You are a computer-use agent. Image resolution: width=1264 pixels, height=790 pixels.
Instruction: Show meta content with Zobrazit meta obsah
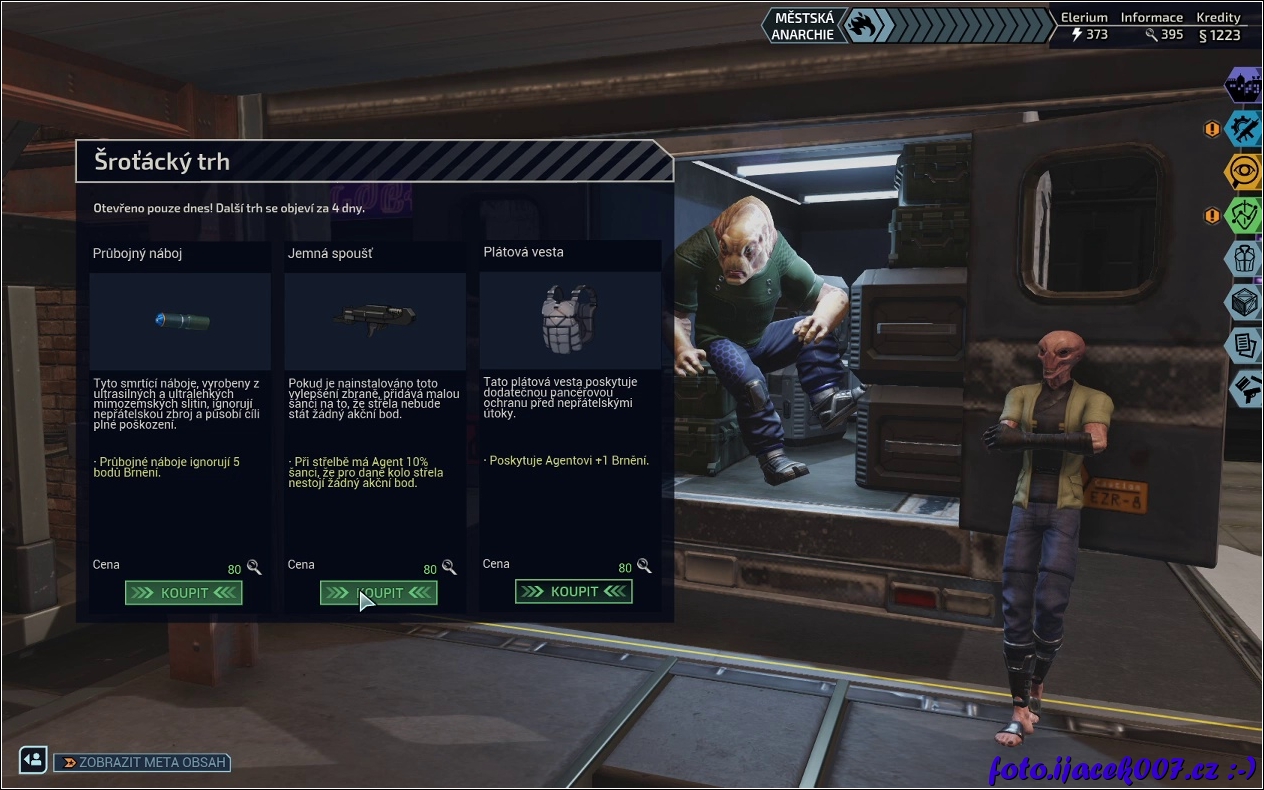tap(142, 762)
